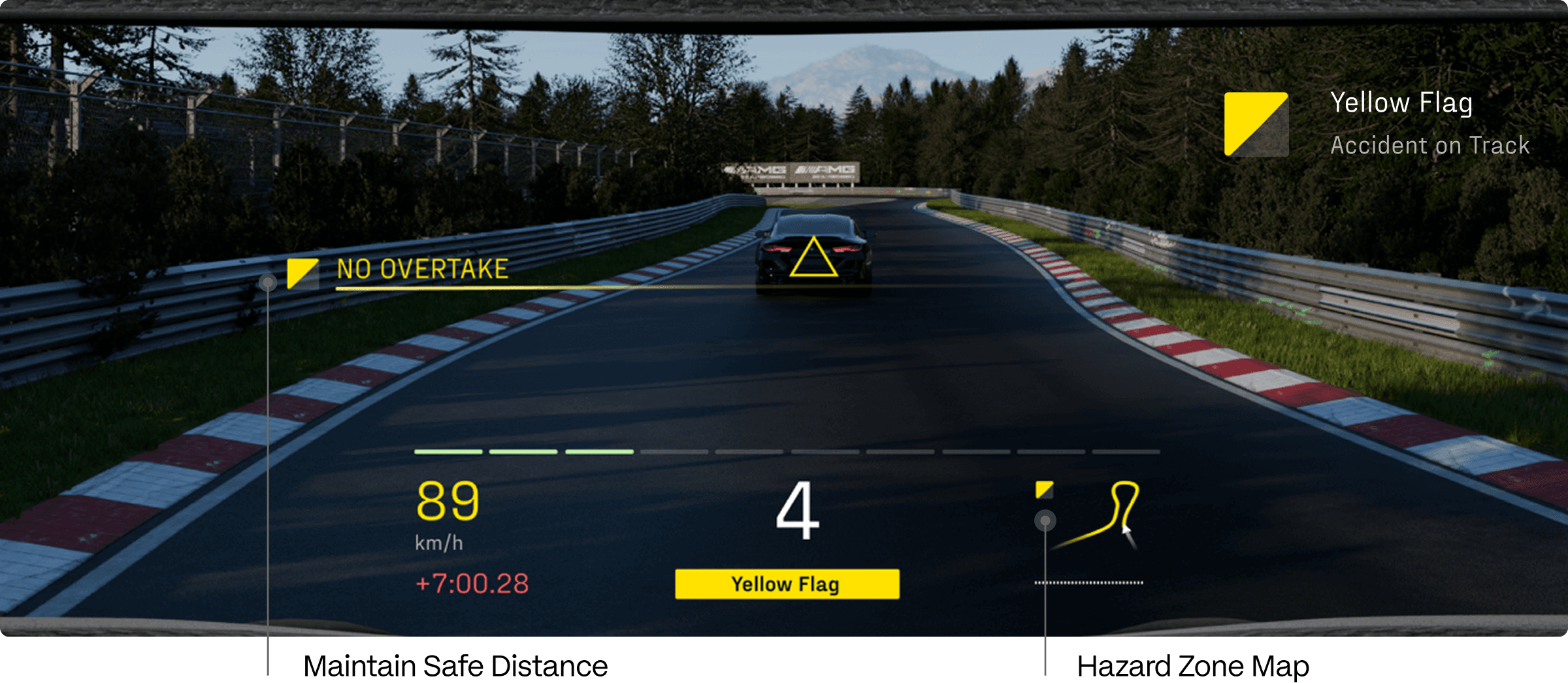Select the Yellow Flag notification icon
Image resolution: width=1568 pixels, height=683 pixels.
coord(1256,124)
